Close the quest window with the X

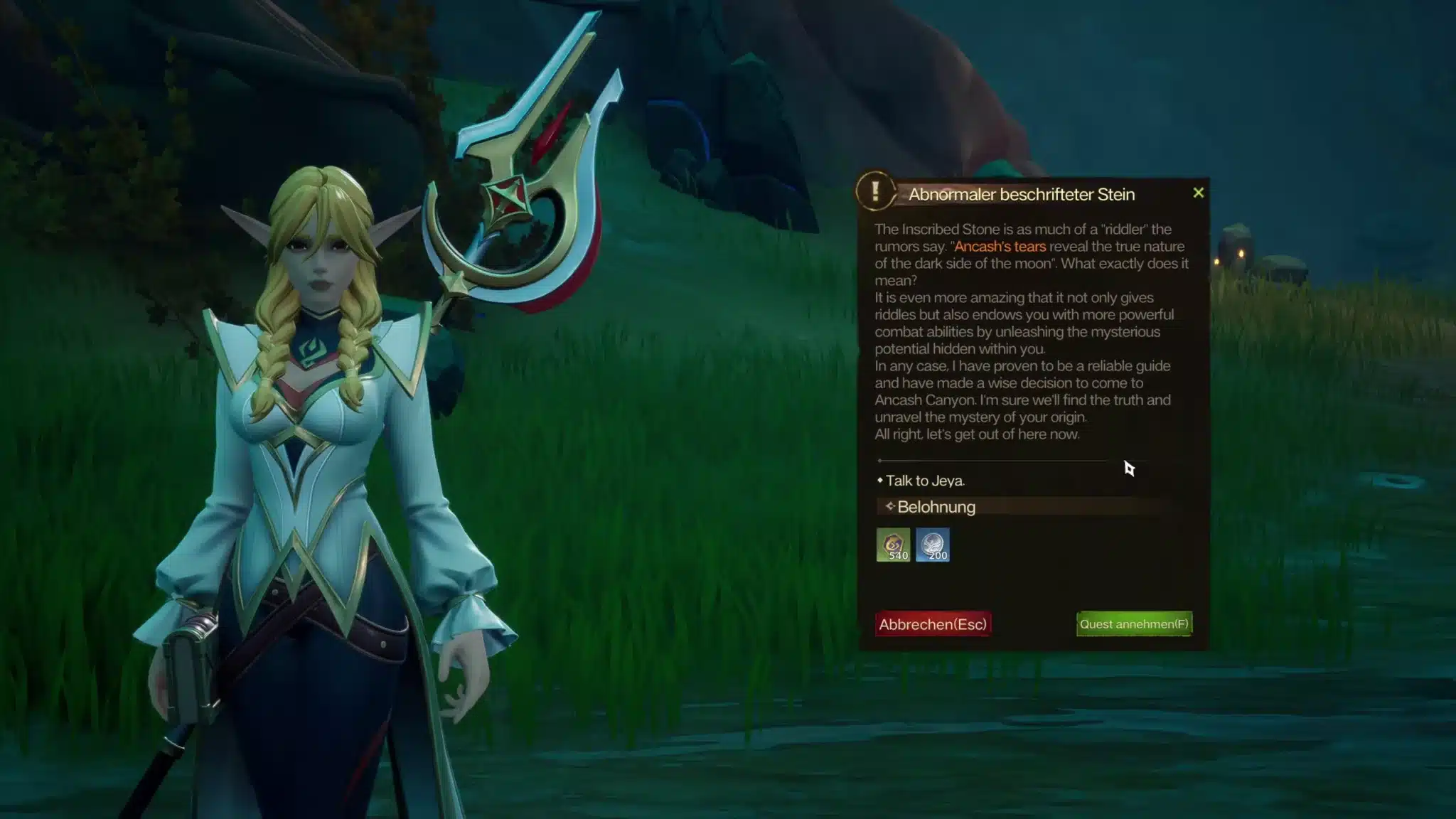[1198, 193]
